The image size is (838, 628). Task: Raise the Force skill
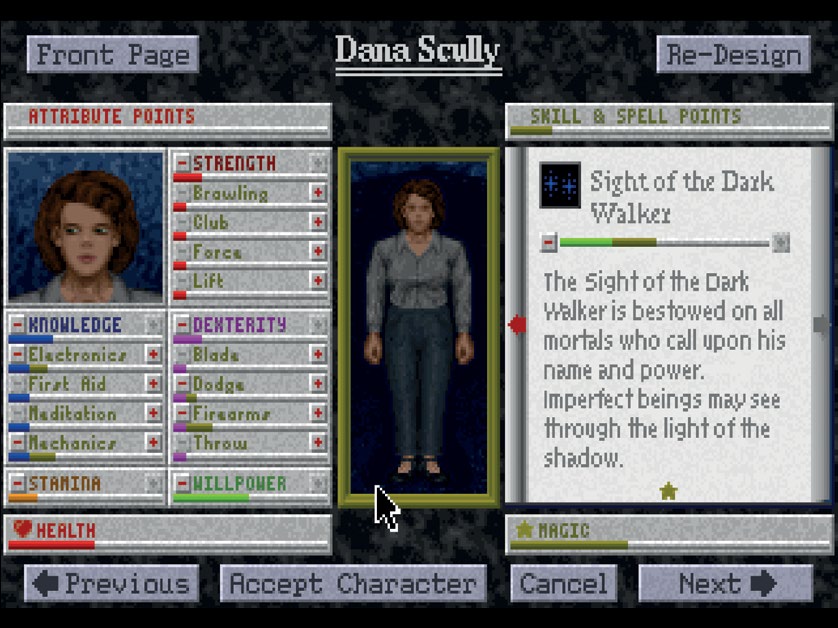(318, 252)
